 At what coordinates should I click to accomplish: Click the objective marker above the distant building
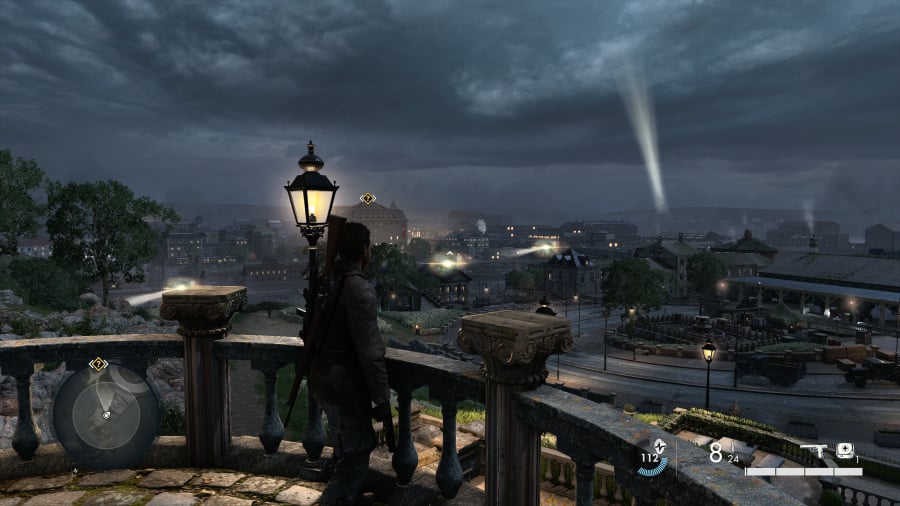[x=368, y=198]
